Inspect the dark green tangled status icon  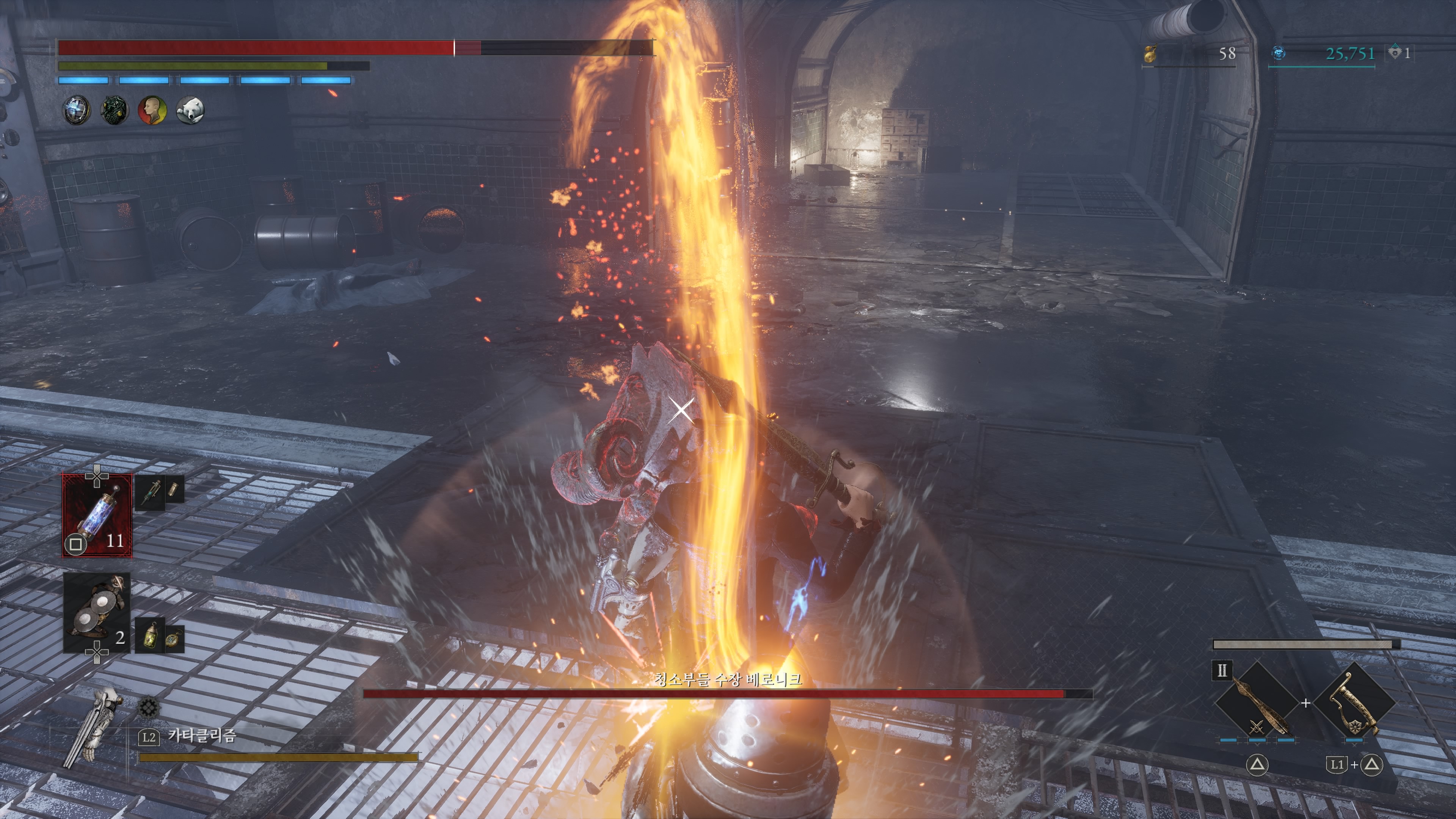point(114,110)
